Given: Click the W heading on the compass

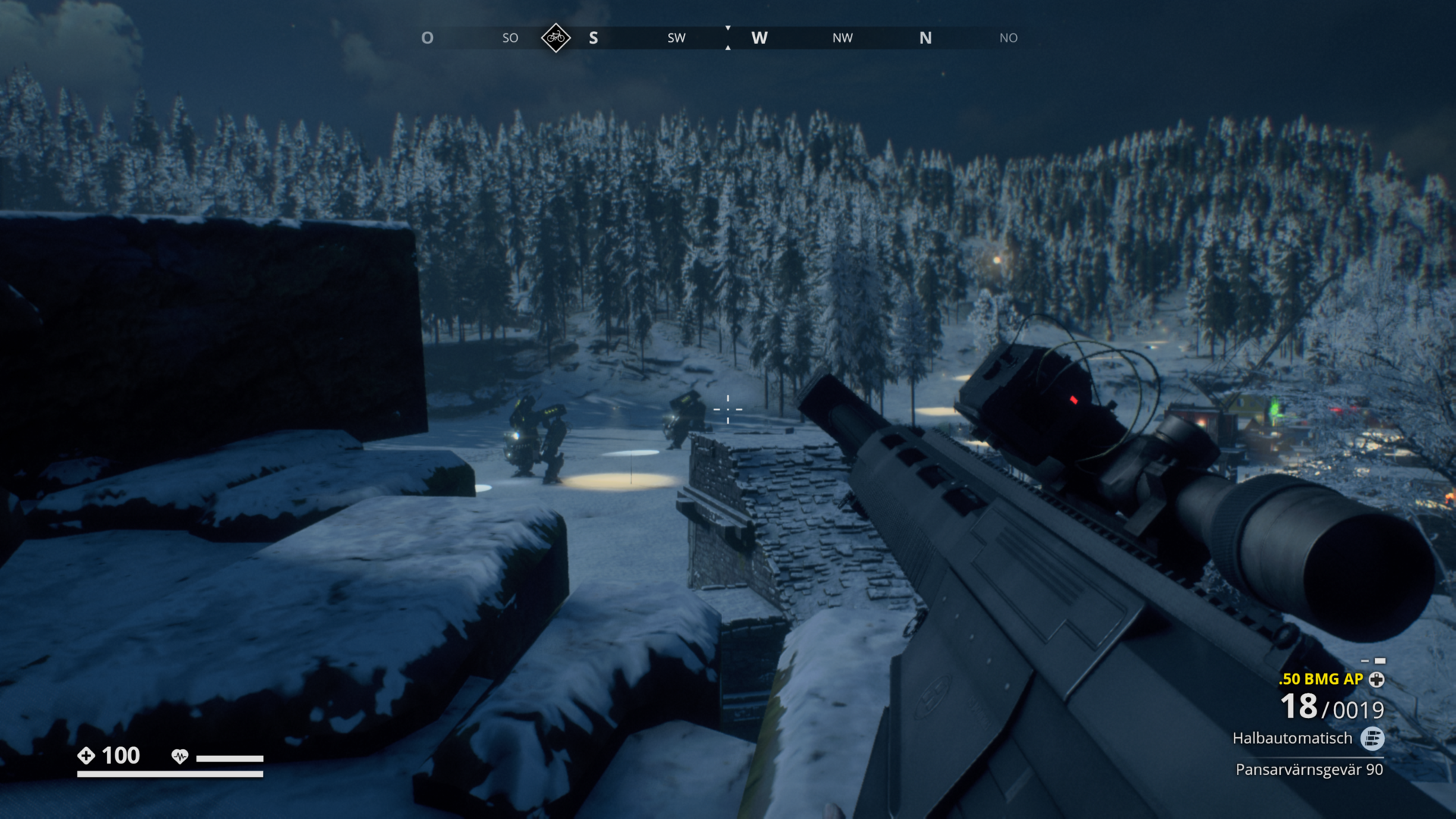Looking at the screenshot, I should pyautogui.click(x=759, y=38).
